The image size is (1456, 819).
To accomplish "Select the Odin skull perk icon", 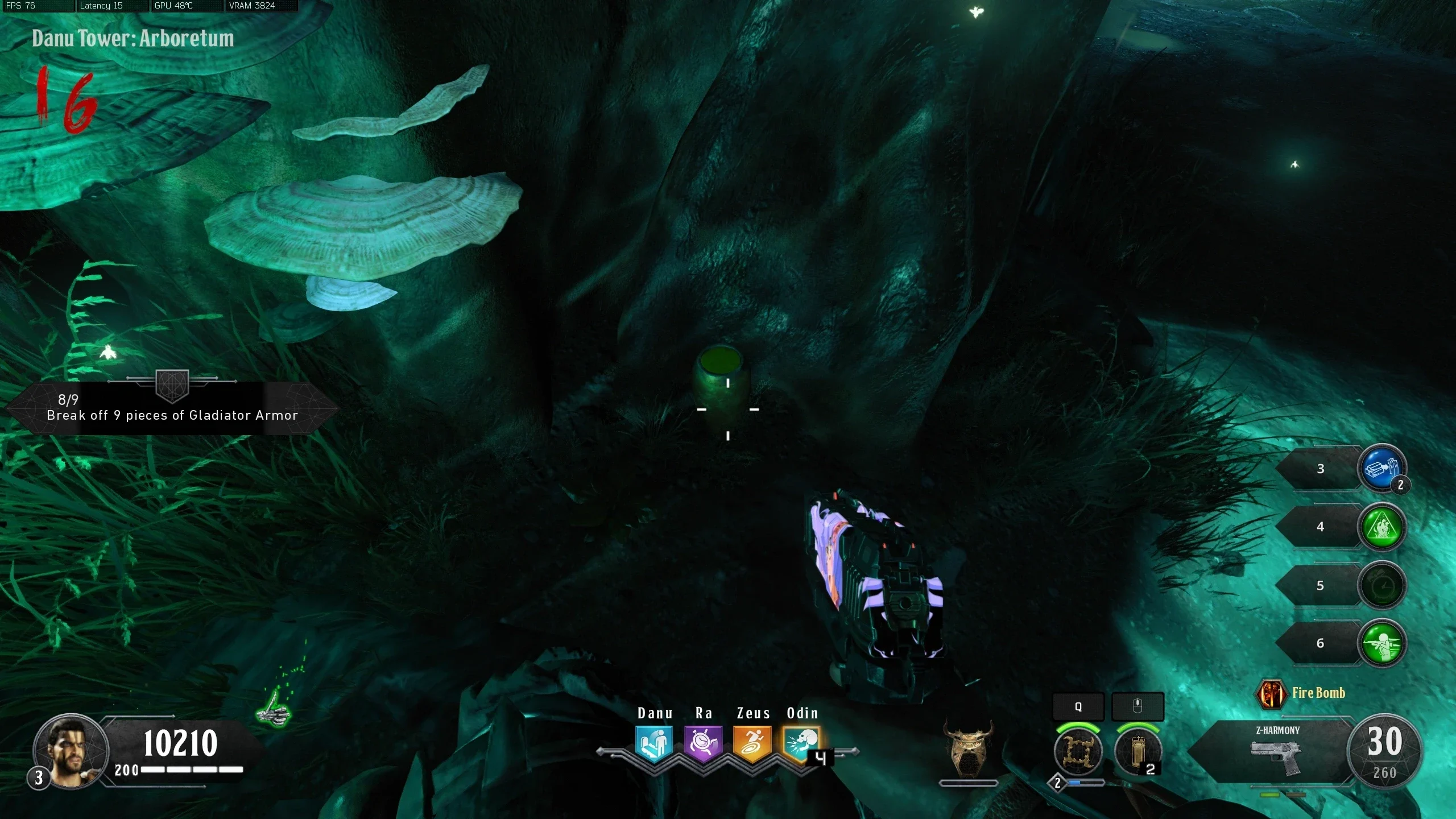I will pos(801,743).
